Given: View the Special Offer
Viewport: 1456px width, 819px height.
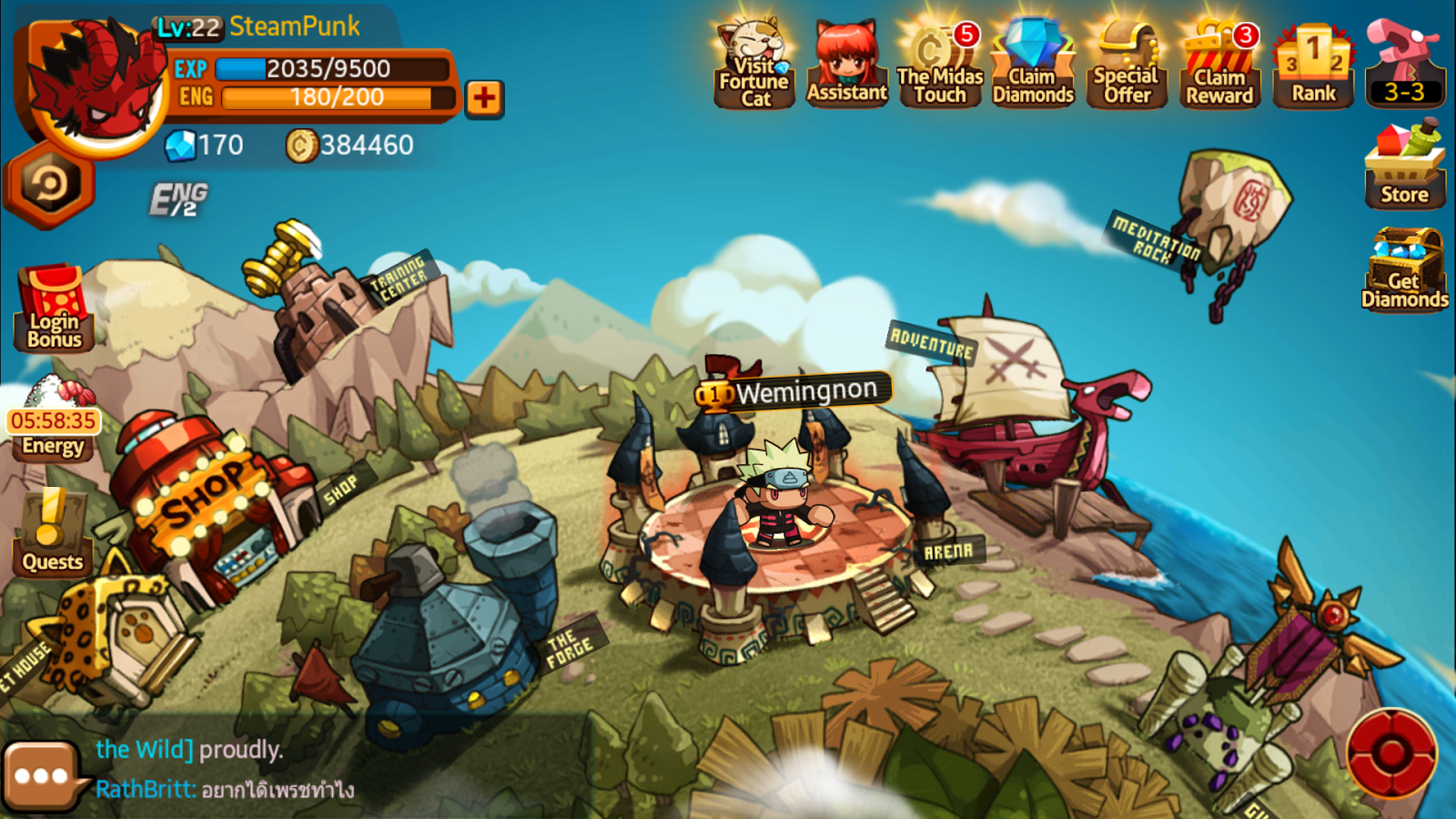Looking at the screenshot, I should pos(1126,59).
